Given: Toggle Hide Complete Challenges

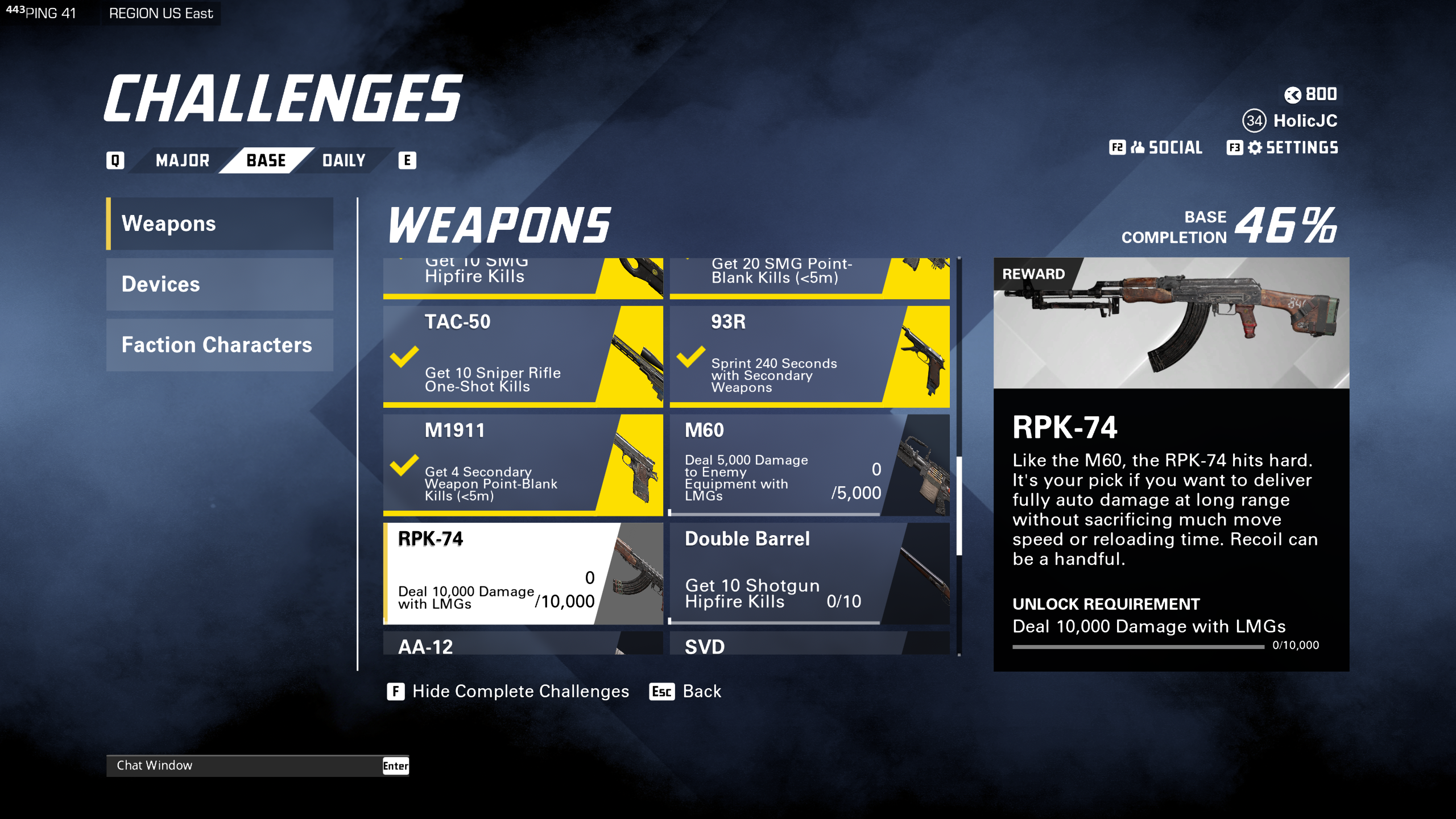Looking at the screenshot, I should 509,691.
